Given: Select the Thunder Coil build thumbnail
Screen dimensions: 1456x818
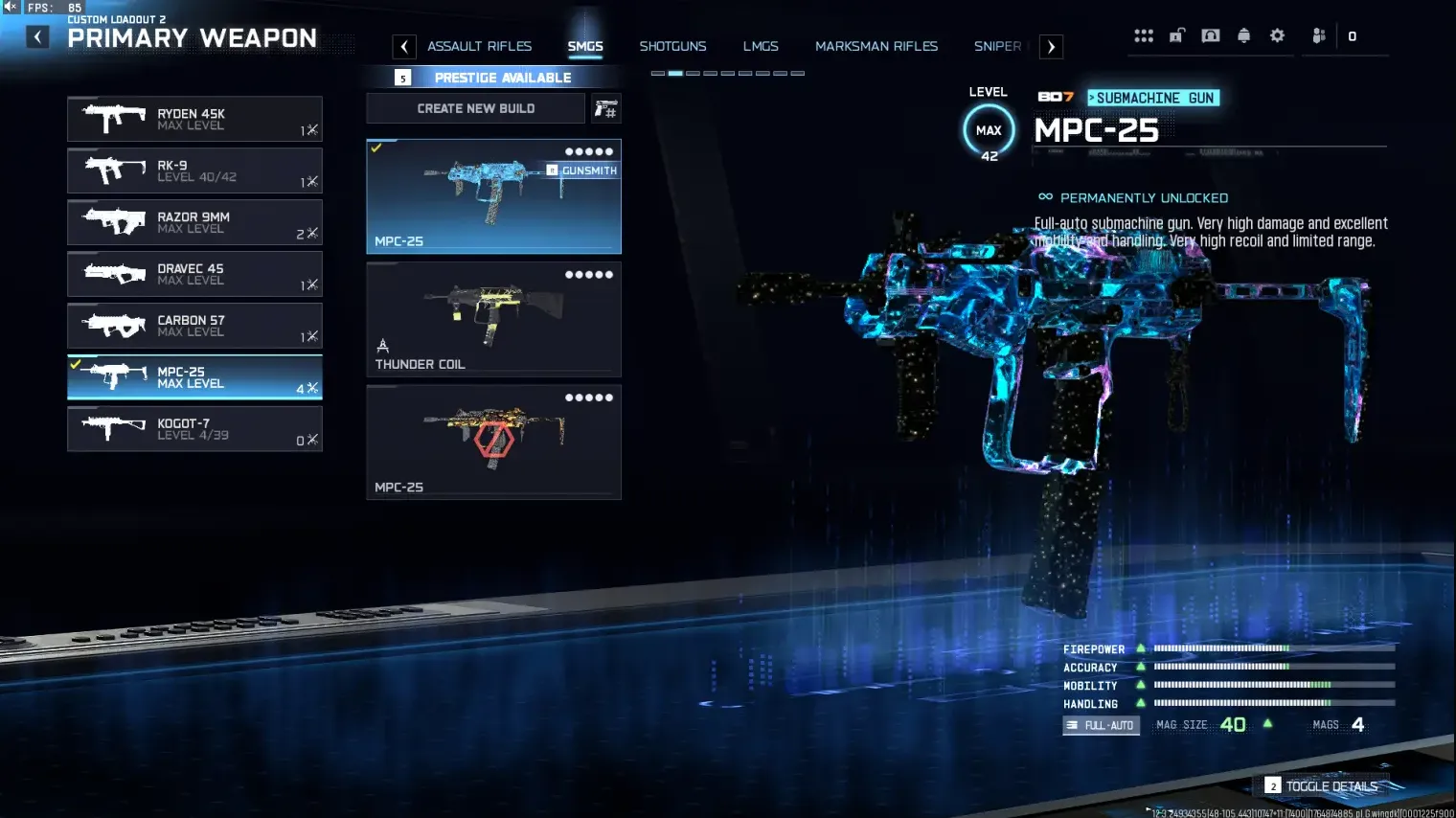Looking at the screenshot, I should (493, 319).
